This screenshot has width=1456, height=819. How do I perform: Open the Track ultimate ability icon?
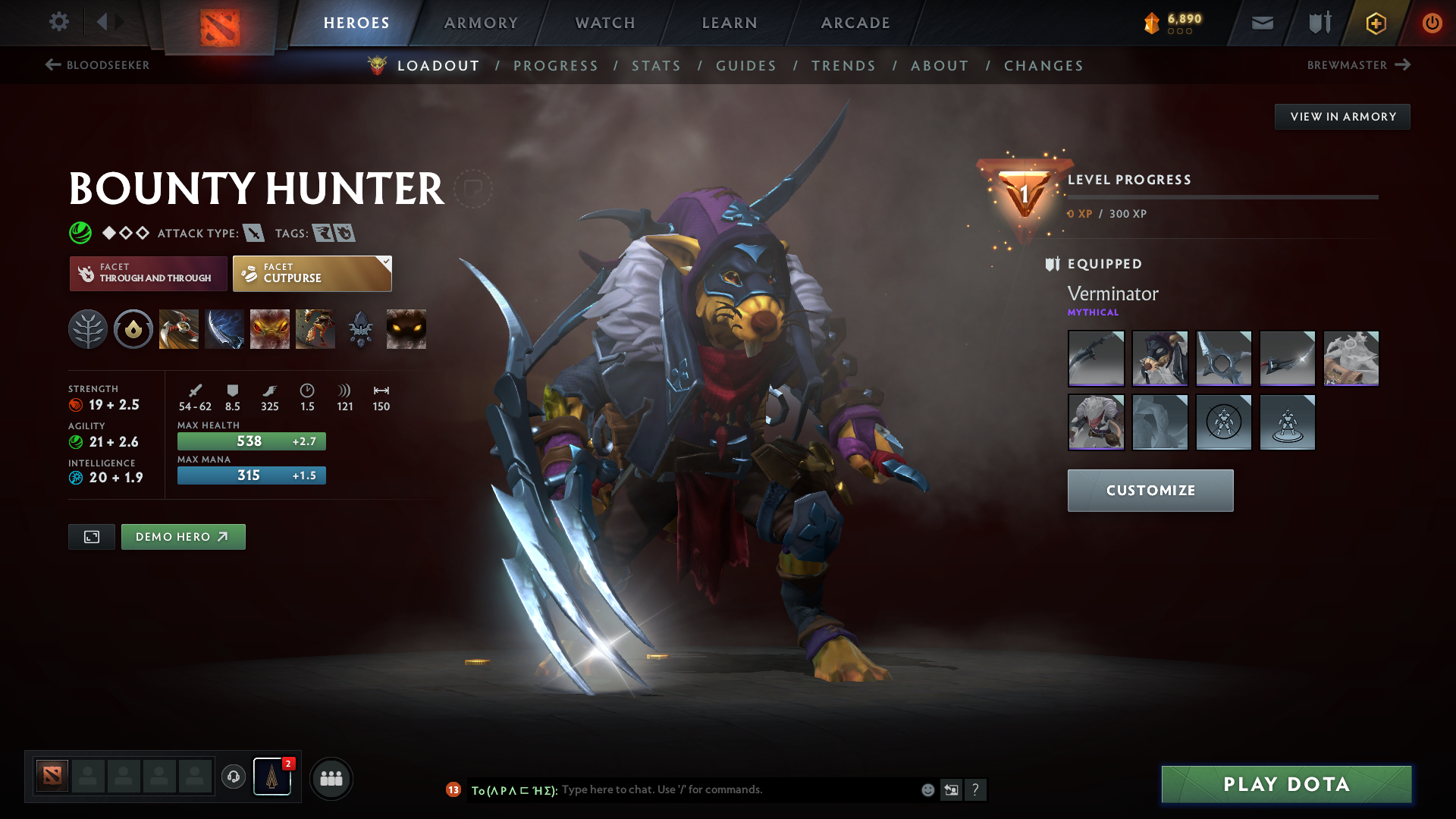click(x=315, y=328)
